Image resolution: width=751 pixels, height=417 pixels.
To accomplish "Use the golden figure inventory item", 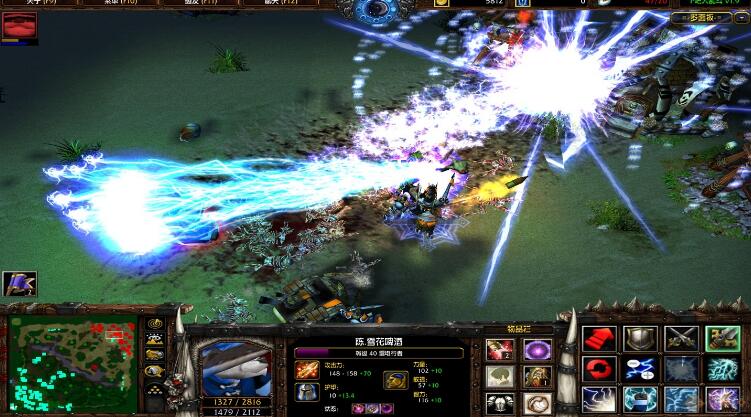I will [537, 377].
